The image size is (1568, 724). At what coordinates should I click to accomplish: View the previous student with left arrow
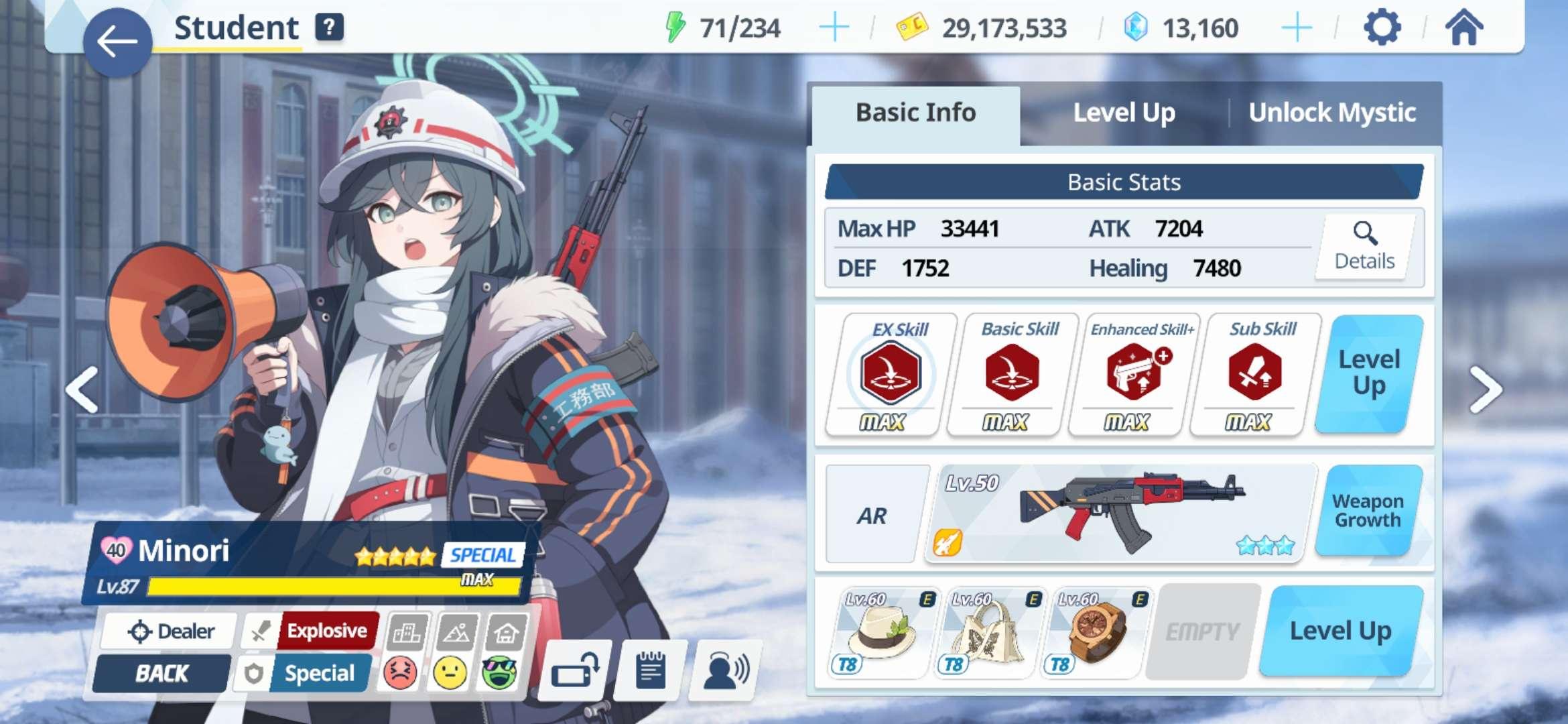(82, 389)
